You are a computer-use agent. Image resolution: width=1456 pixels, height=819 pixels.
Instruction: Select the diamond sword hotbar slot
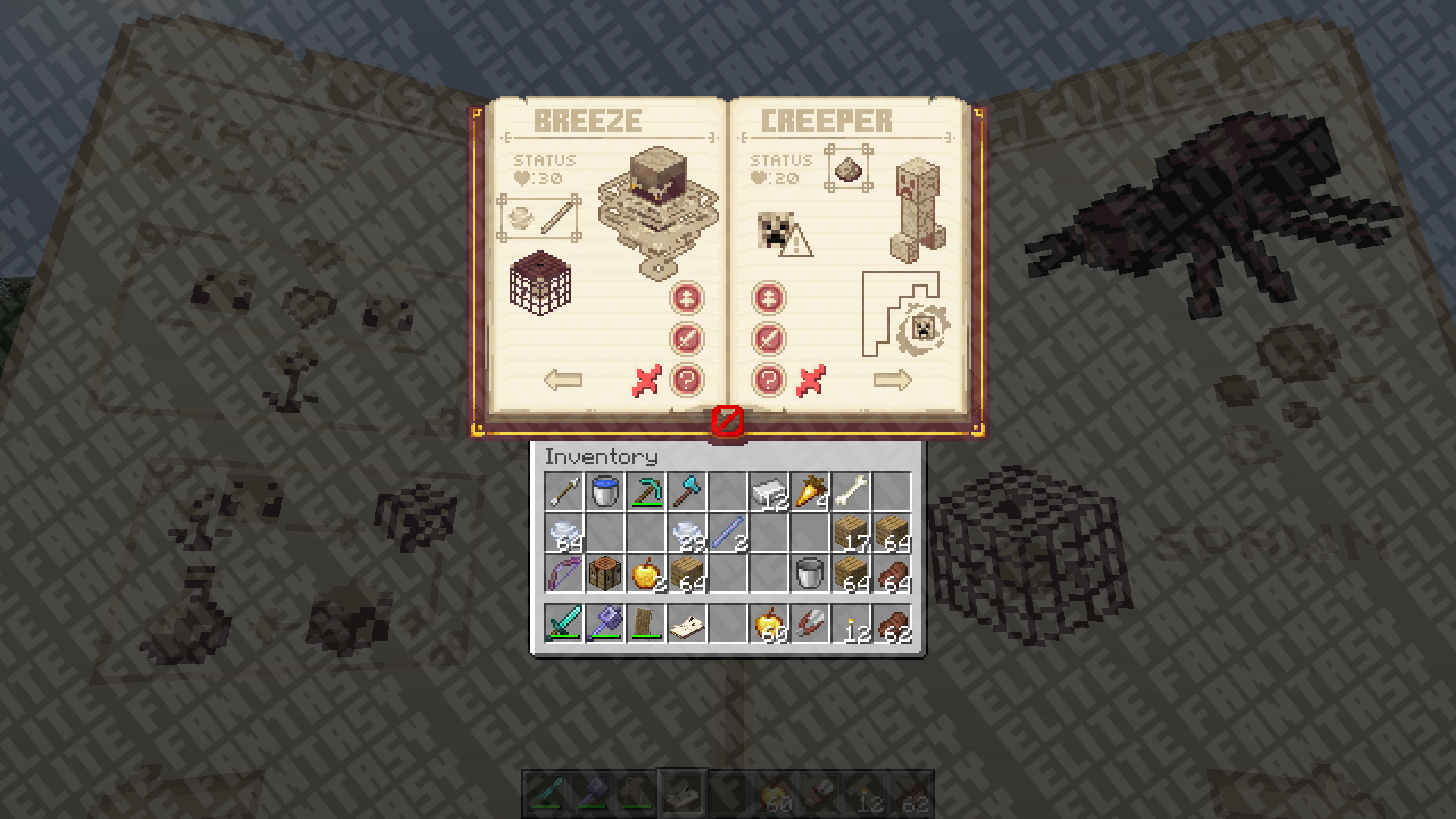coord(564,623)
